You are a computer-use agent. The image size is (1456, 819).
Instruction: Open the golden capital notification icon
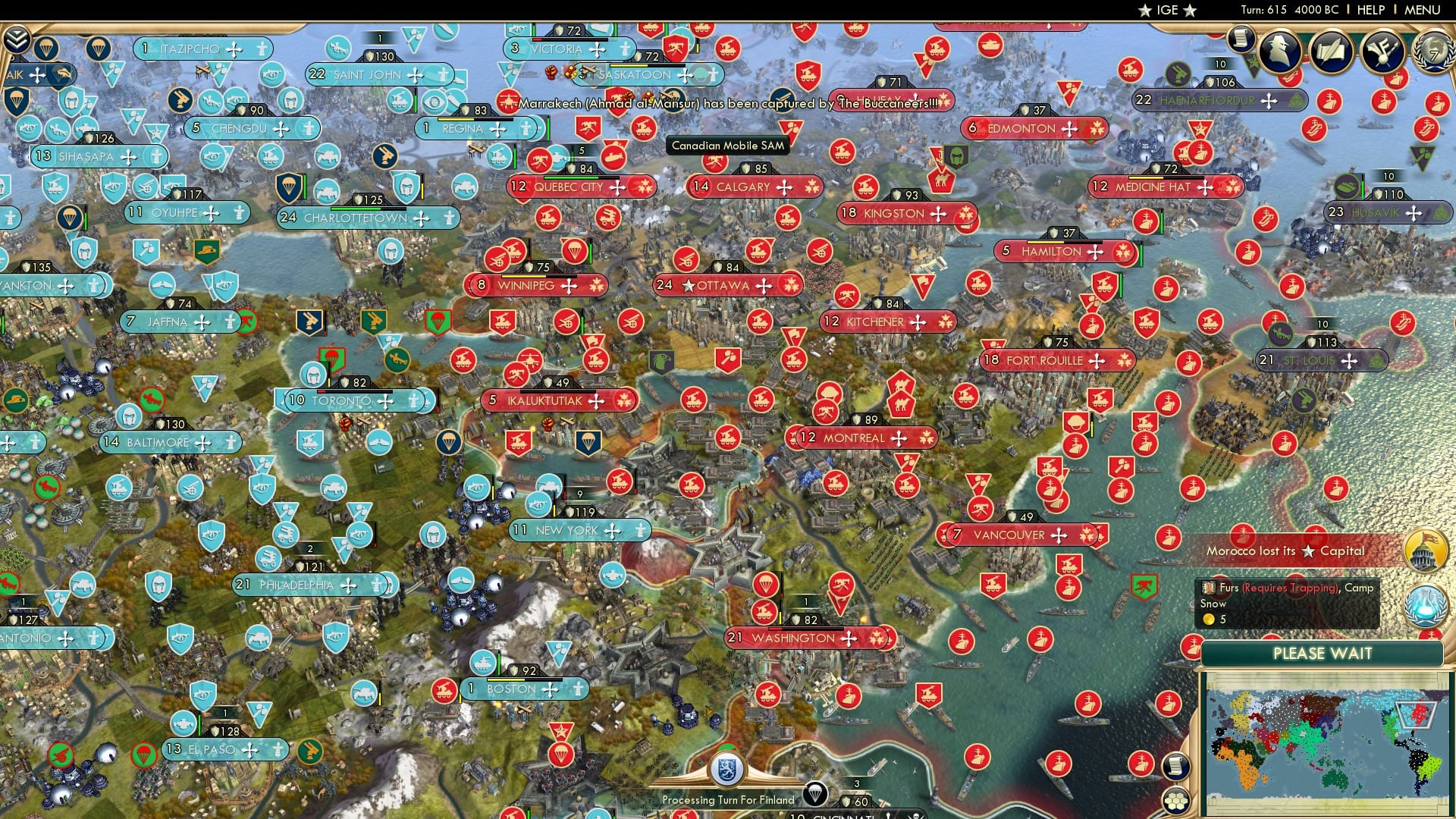[x=1426, y=548]
